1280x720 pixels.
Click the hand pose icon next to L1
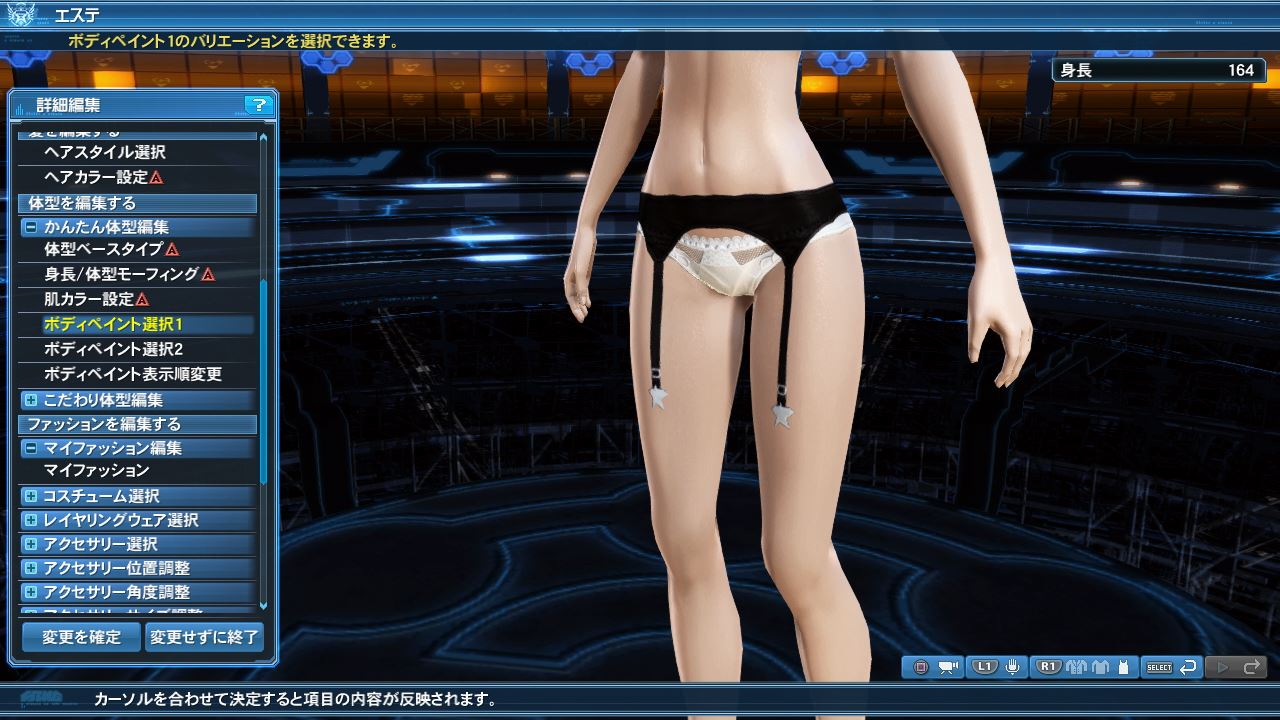point(1013,666)
